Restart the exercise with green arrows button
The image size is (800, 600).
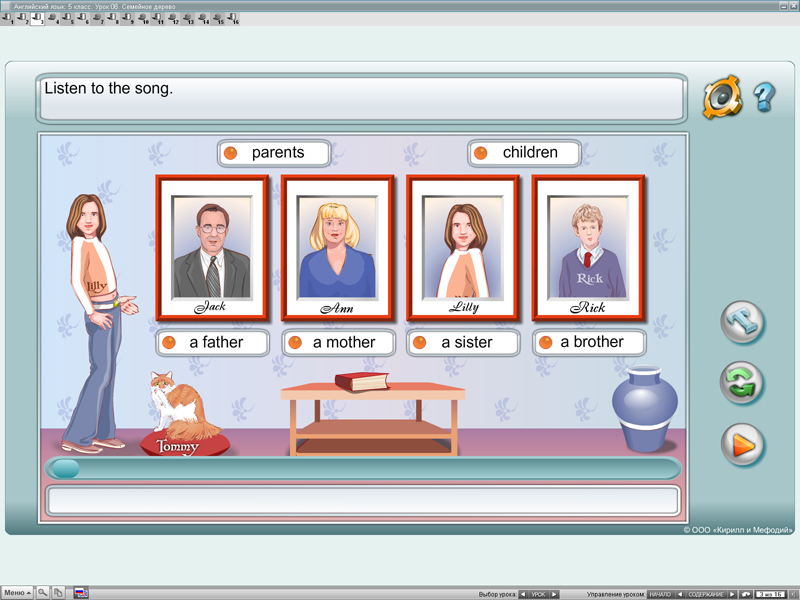click(742, 383)
